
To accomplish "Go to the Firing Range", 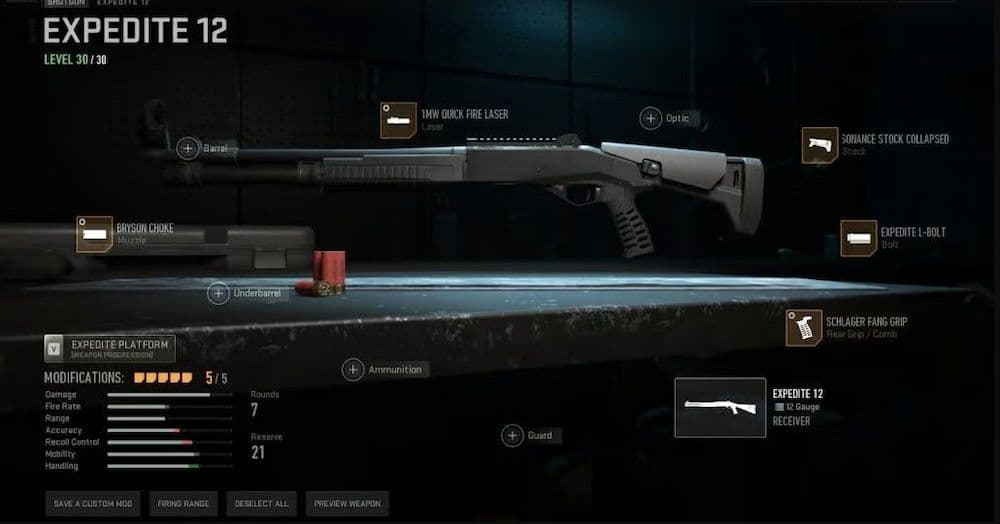I will [x=183, y=503].
